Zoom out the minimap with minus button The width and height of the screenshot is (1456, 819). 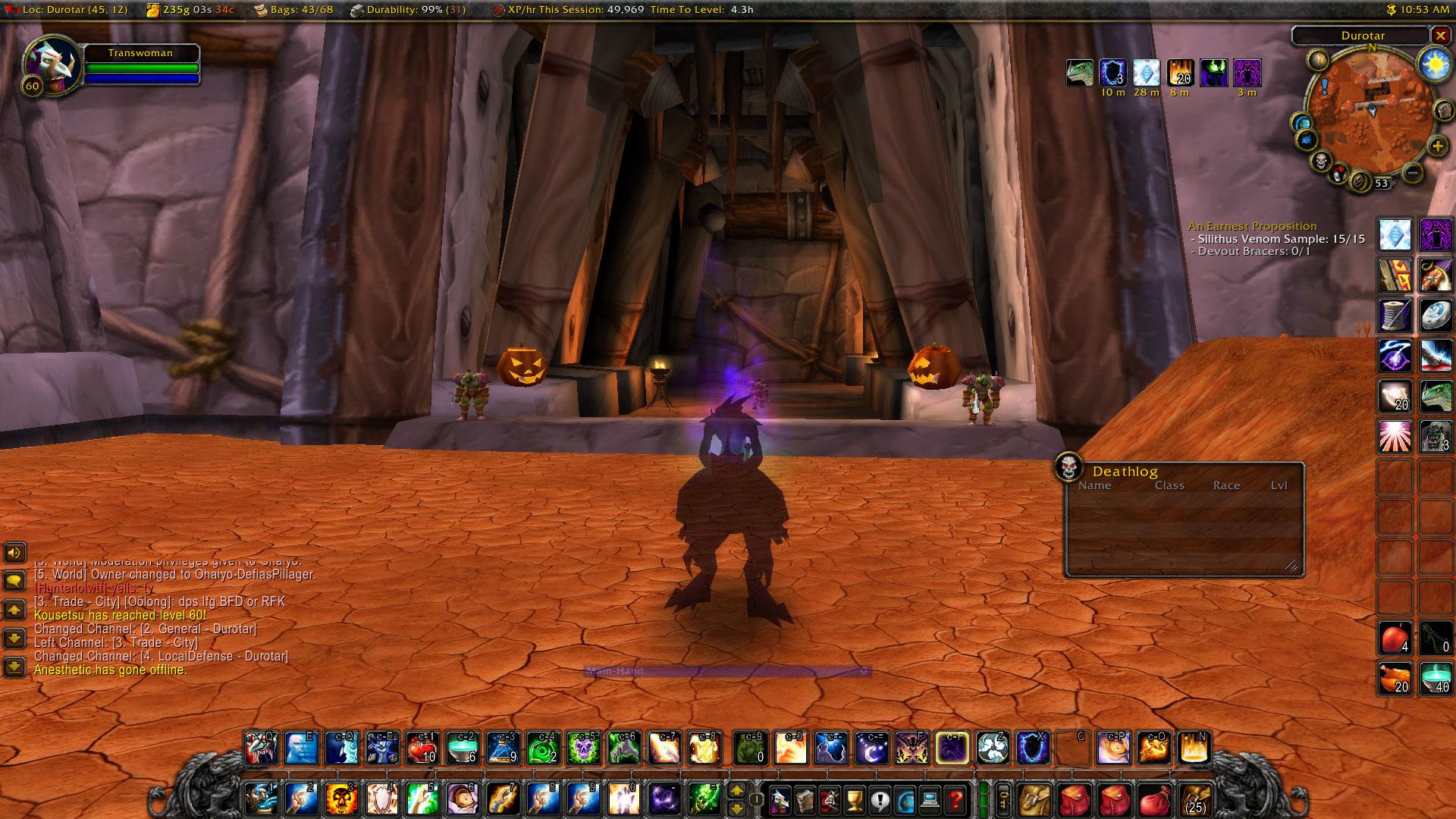tap(1412, 173)
